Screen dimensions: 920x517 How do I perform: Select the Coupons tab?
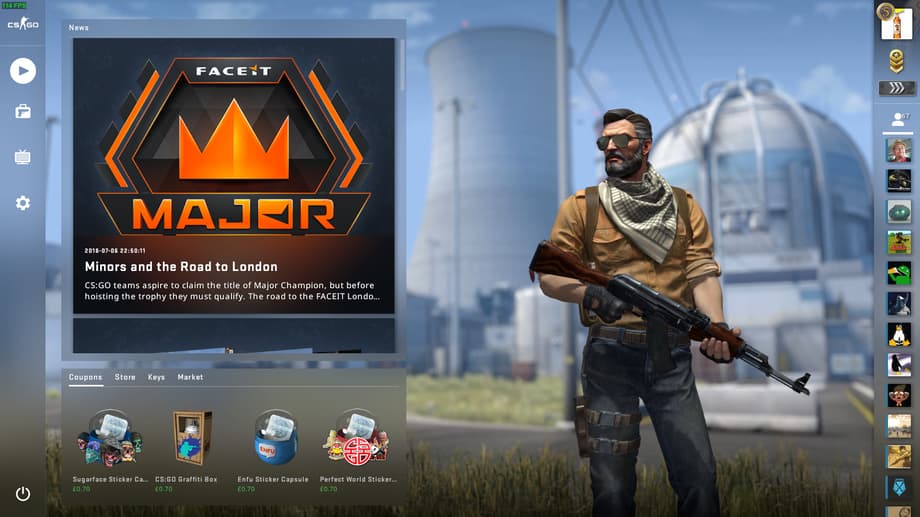[x=85, y=377]
